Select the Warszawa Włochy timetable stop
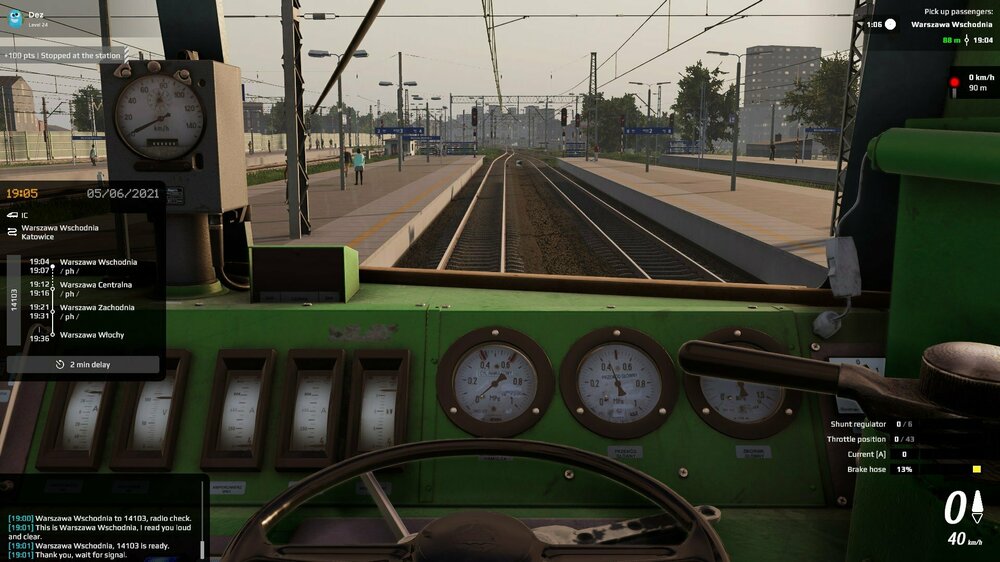Image resolution: width=1000 pixels, height=562 pixels. click(92, 335)
